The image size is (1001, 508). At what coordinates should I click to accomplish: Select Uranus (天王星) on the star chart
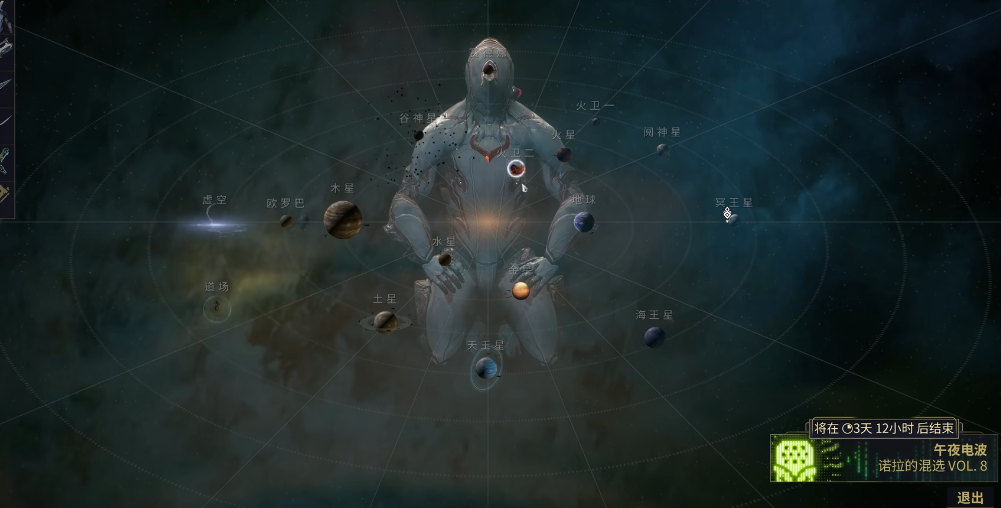click(486, 371)
